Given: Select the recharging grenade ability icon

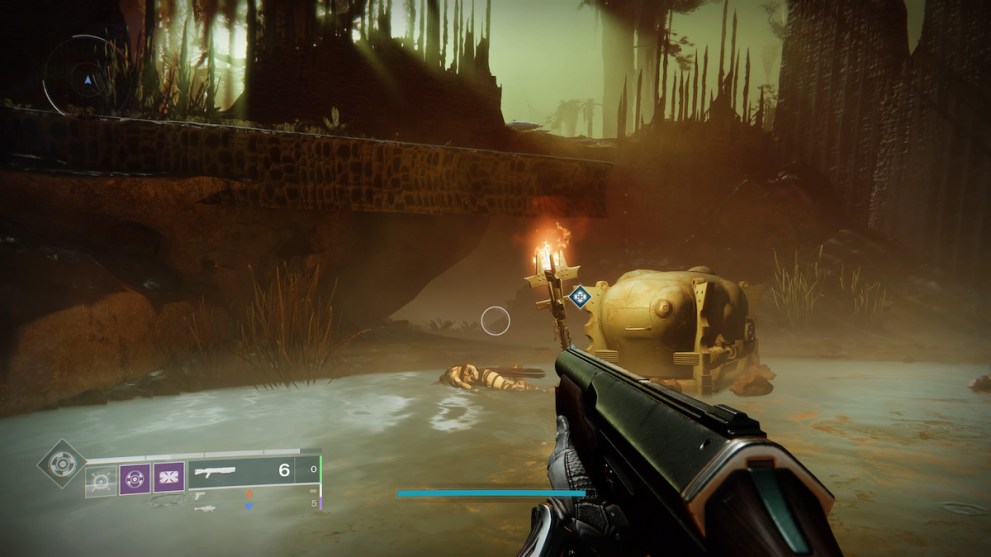Looking at the screenshot, I should click(x=101, y=478).
